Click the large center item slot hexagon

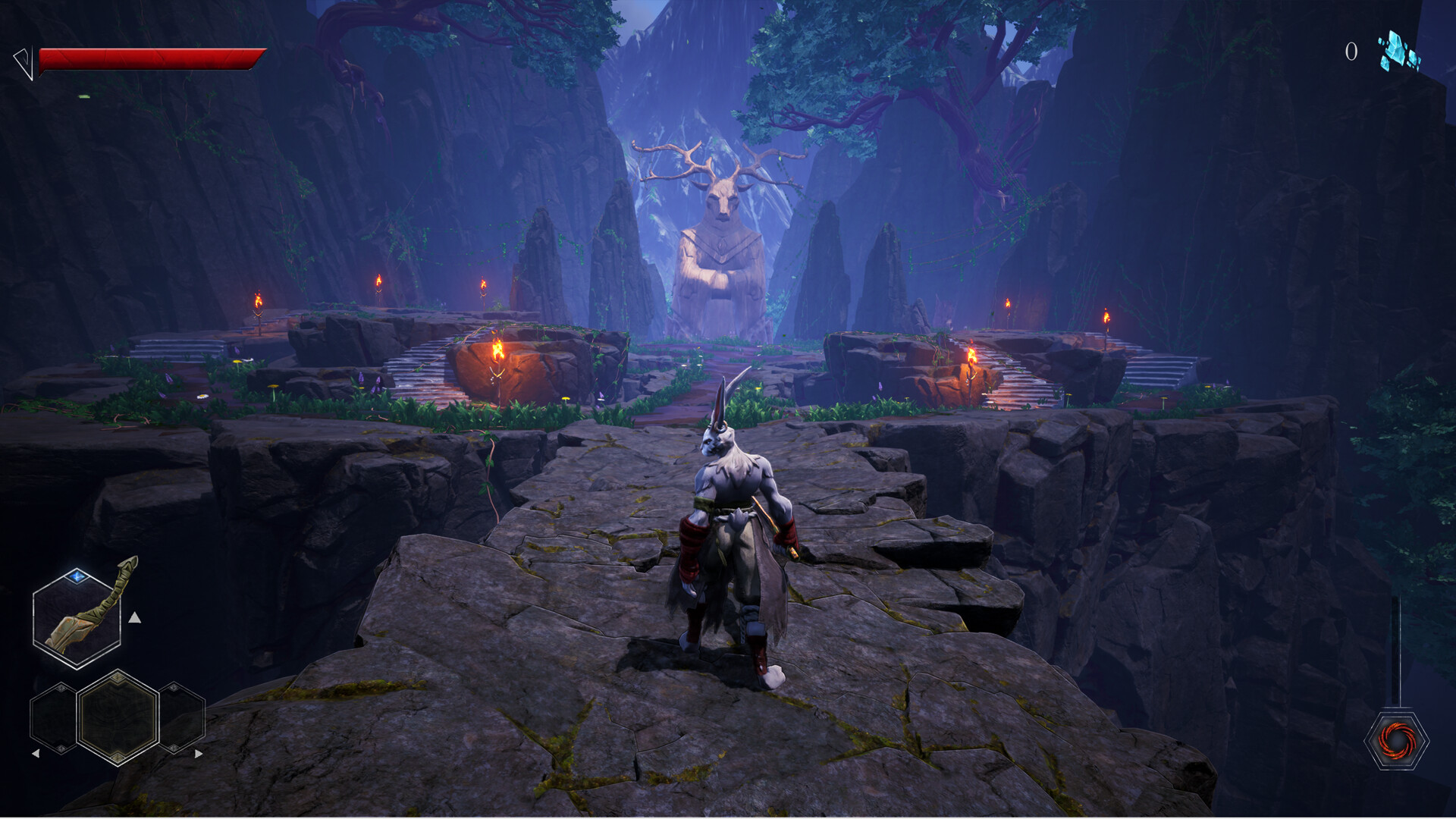118,719
